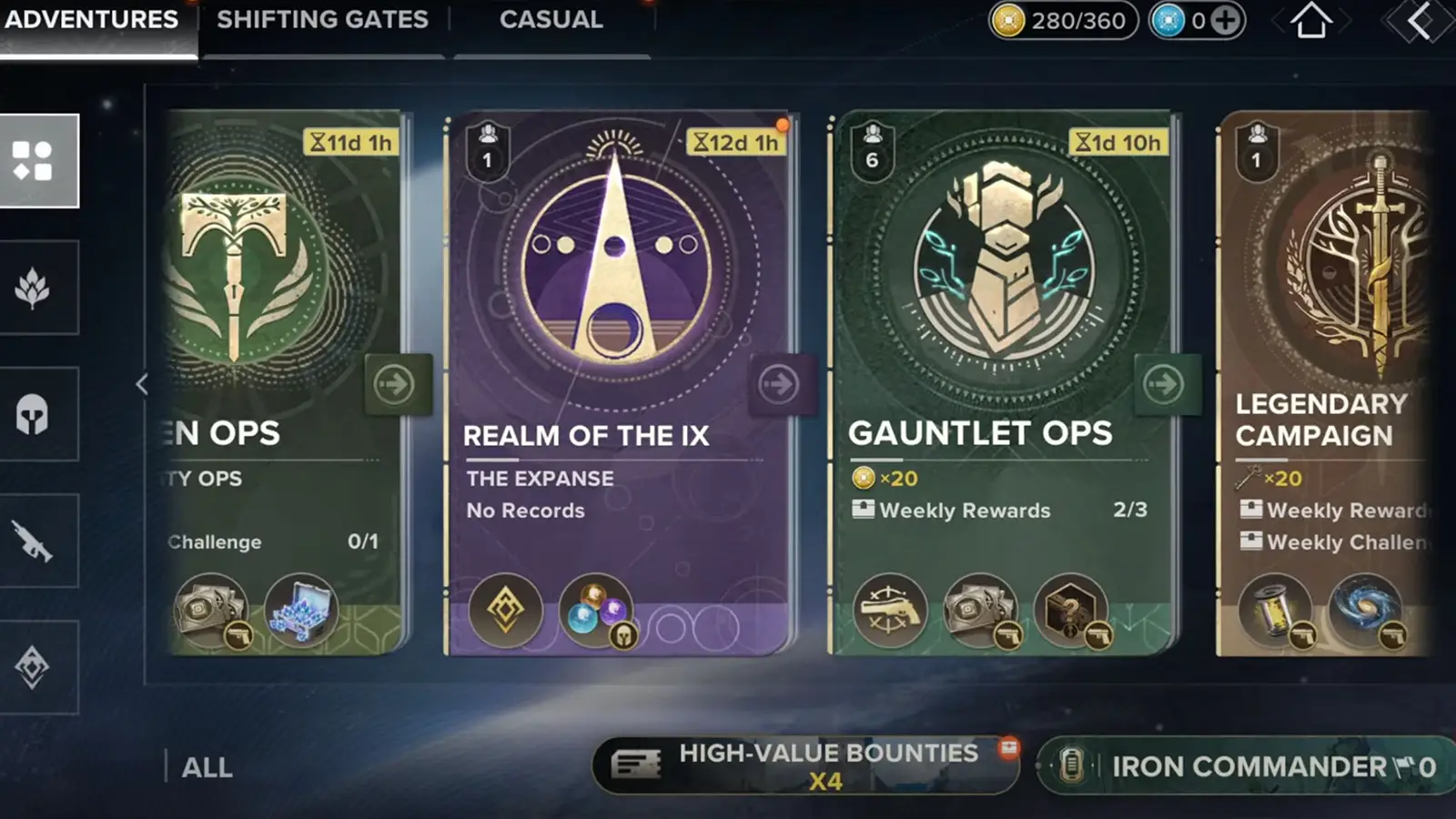Click the ALL filter label at bottom left

(207, 767)
